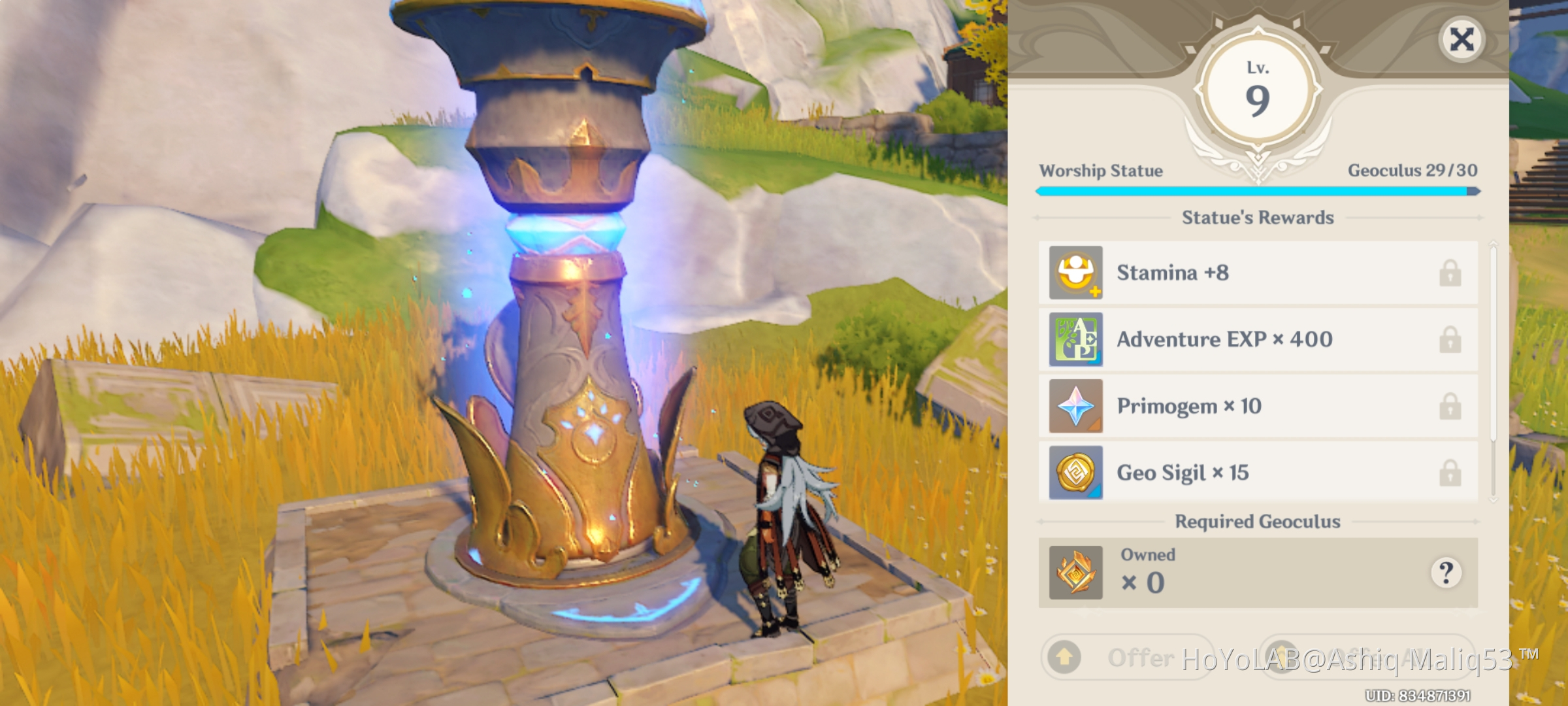
Task: Tap the Geo Sigil coin icon
Action: (1075, 473)
